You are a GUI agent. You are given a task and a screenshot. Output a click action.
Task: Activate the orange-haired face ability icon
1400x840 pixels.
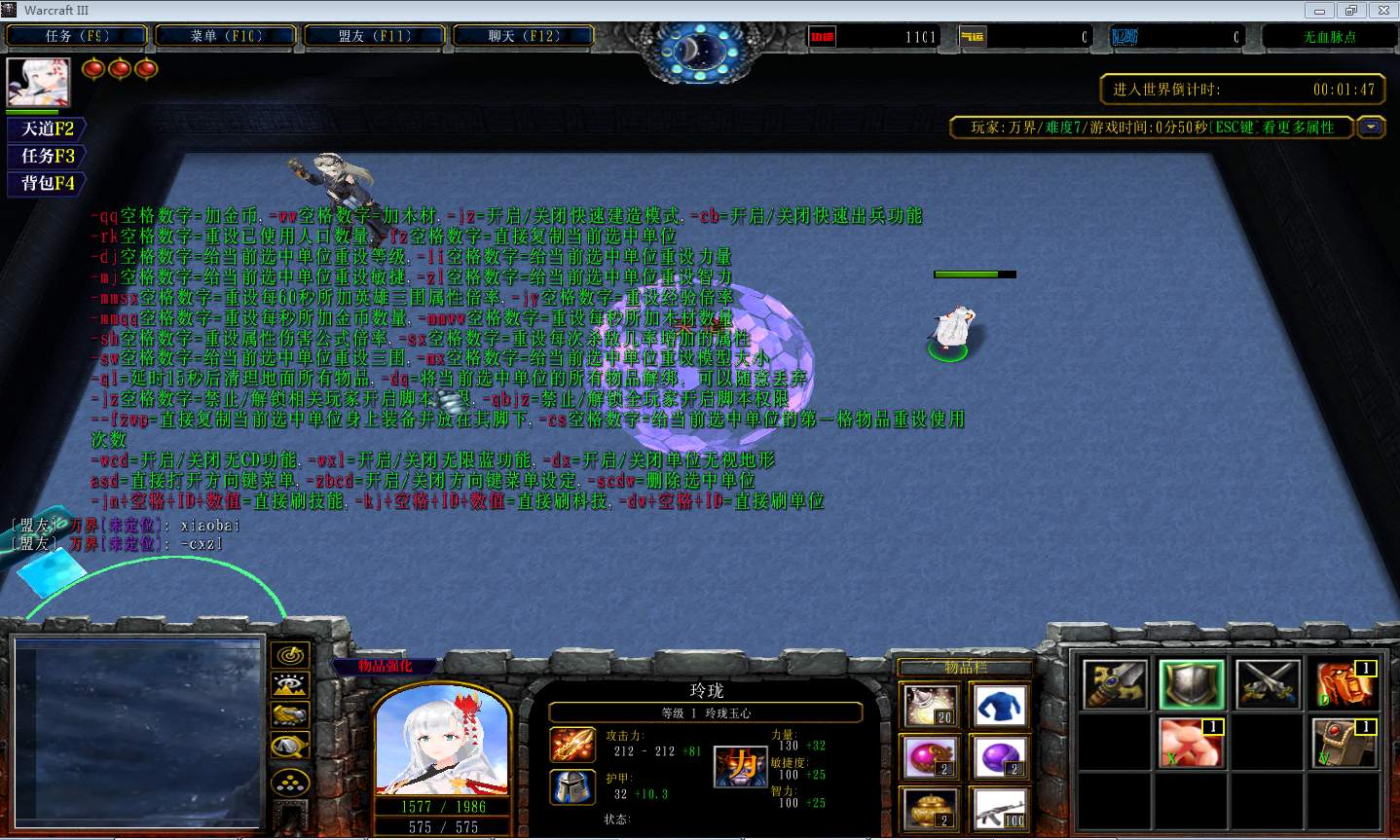click(x=1345, y=684)
